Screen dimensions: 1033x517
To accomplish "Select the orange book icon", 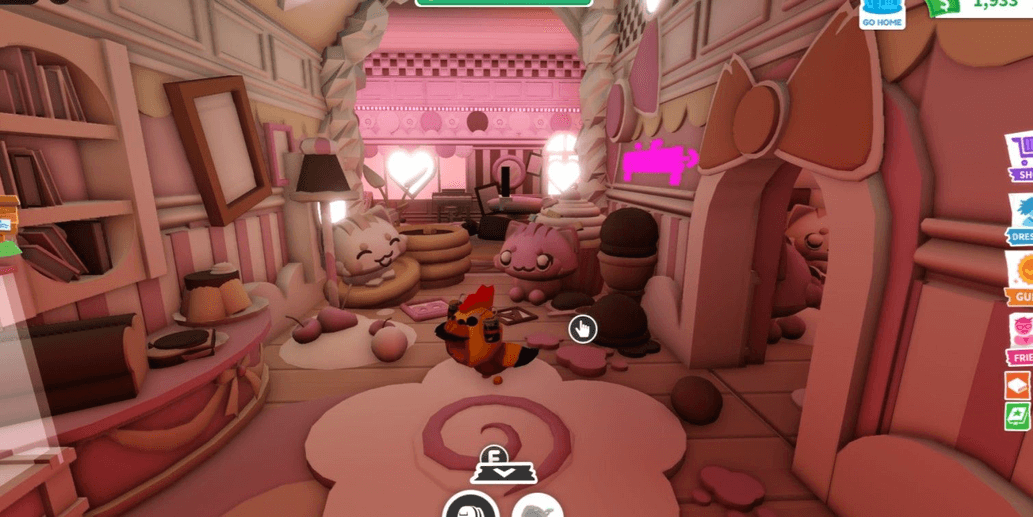I will (1017, 386).
